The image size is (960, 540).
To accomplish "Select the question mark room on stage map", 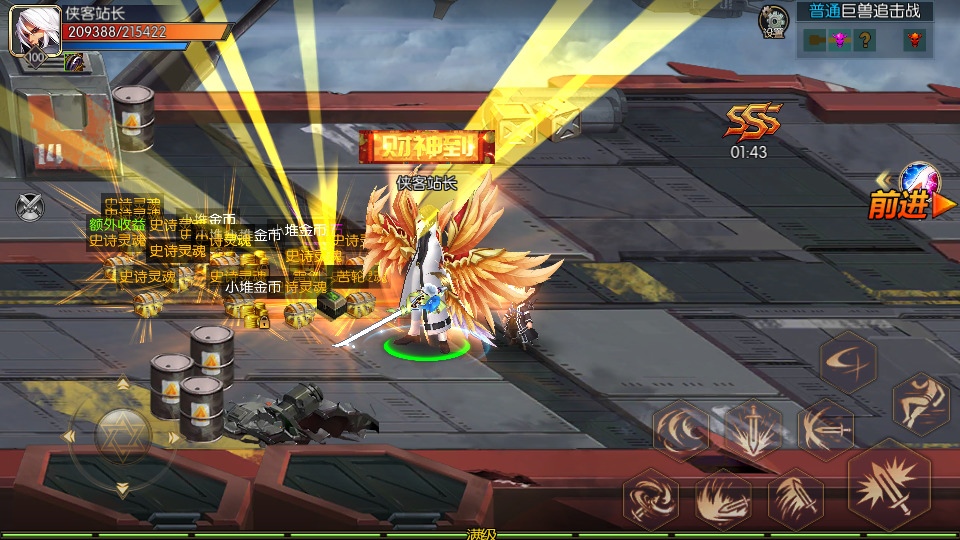I will click(x=866, y=40).
